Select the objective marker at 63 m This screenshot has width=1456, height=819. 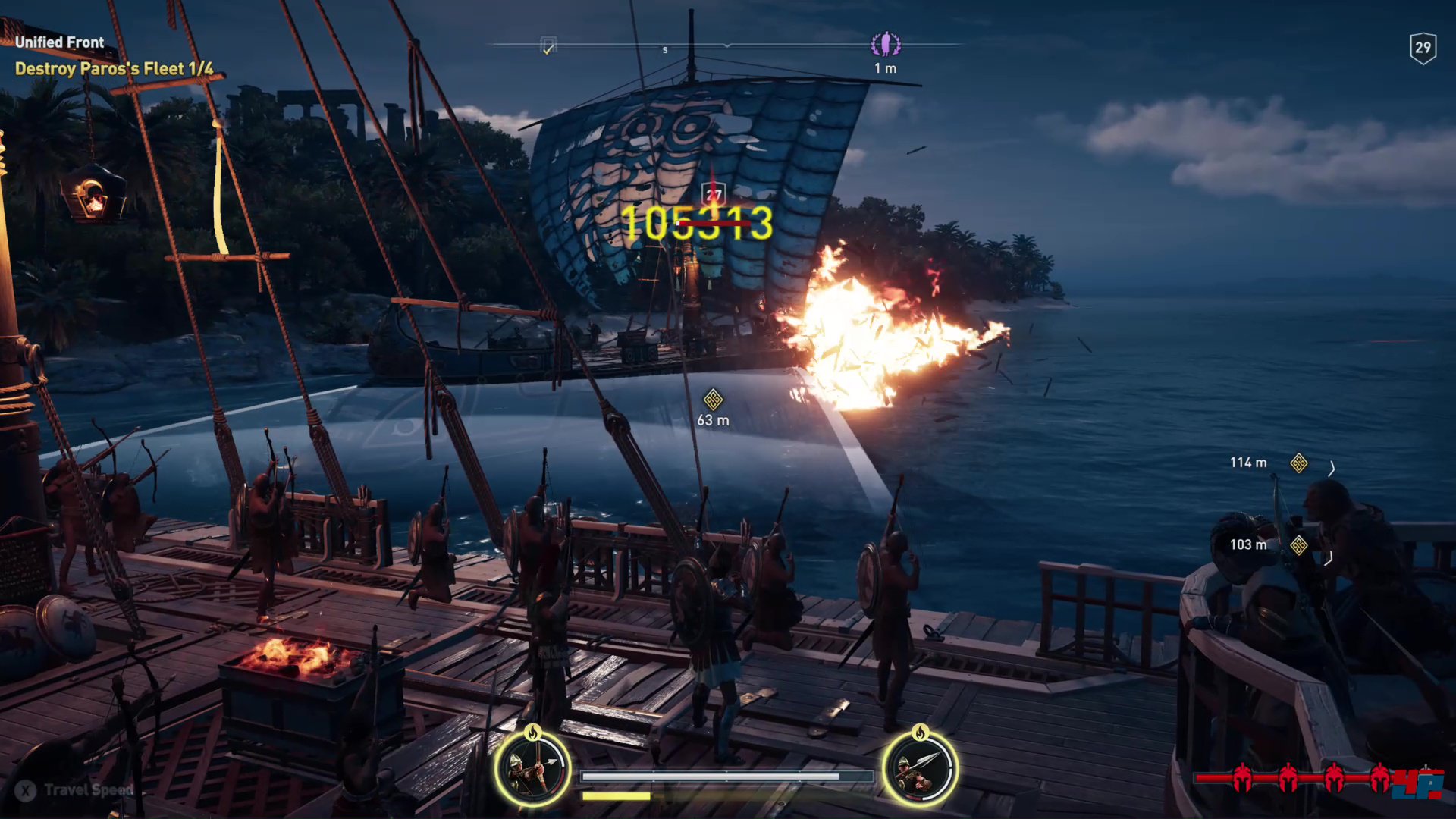tap(713, 399)
